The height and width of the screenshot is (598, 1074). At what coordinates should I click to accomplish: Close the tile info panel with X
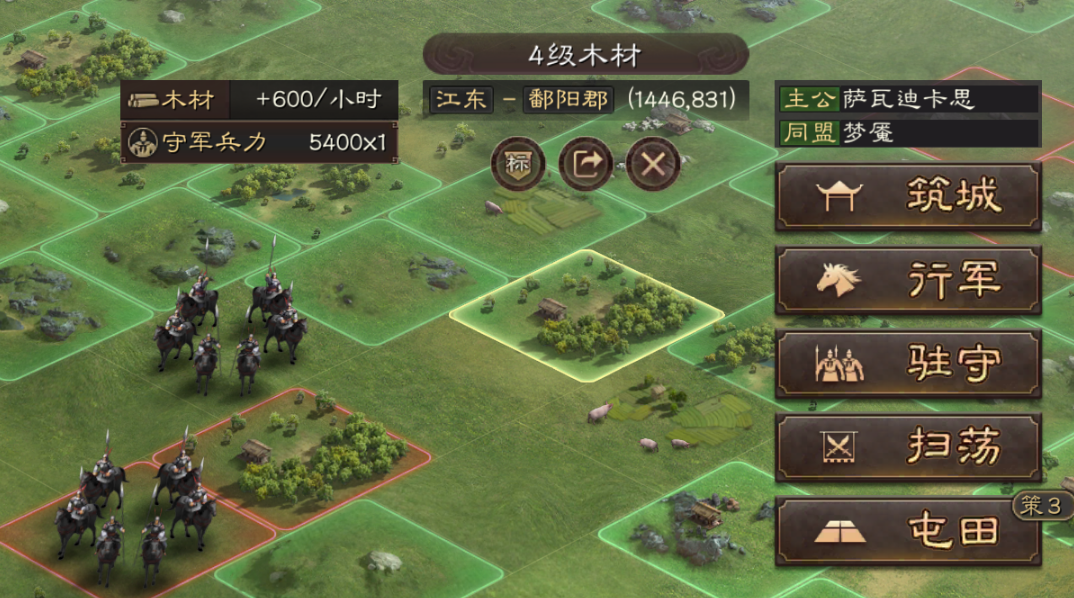(x=653, y=163)
